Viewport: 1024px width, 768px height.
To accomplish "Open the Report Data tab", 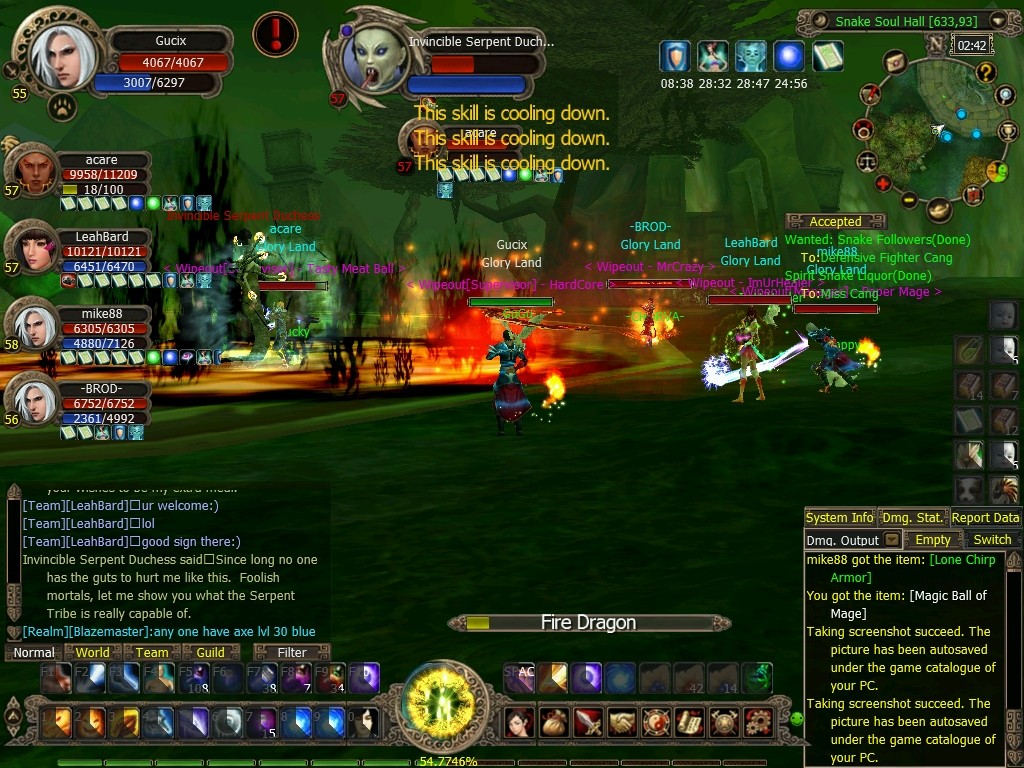I will pyautogui.click(x=985, y=517).
